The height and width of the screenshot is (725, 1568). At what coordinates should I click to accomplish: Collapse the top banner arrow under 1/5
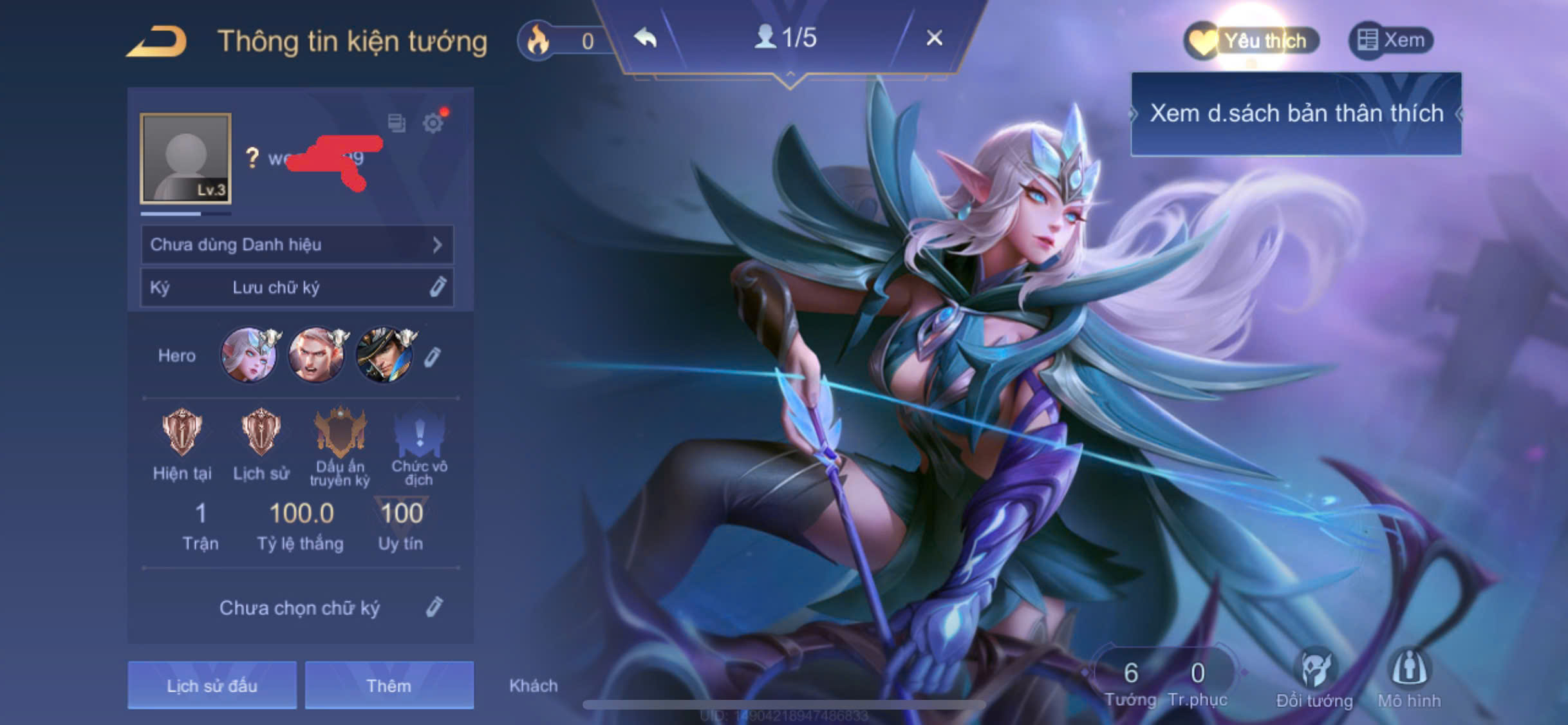click(790, 75)
